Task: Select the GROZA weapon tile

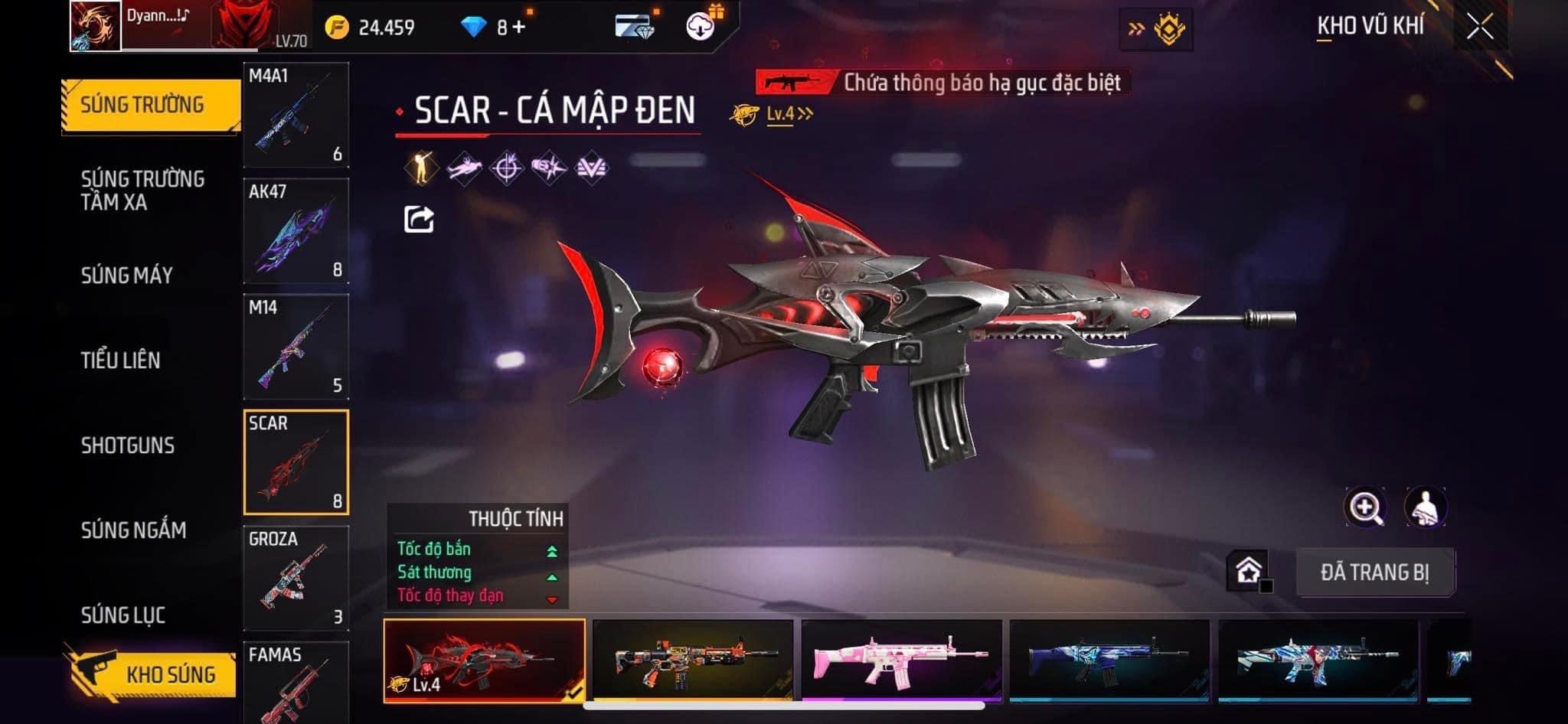Action: pos(296,578)
